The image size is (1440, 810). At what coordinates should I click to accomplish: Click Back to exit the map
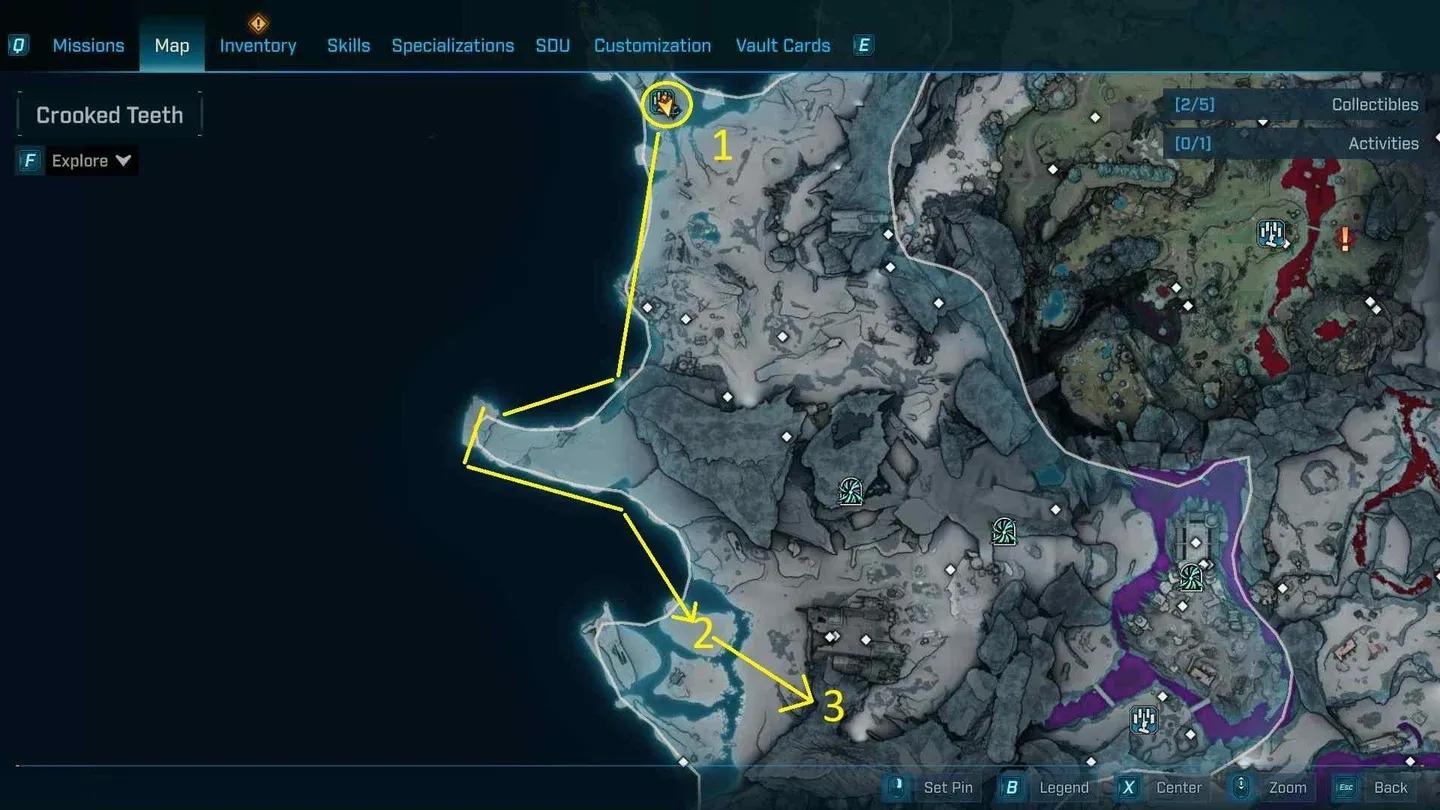pos(1389,787)
